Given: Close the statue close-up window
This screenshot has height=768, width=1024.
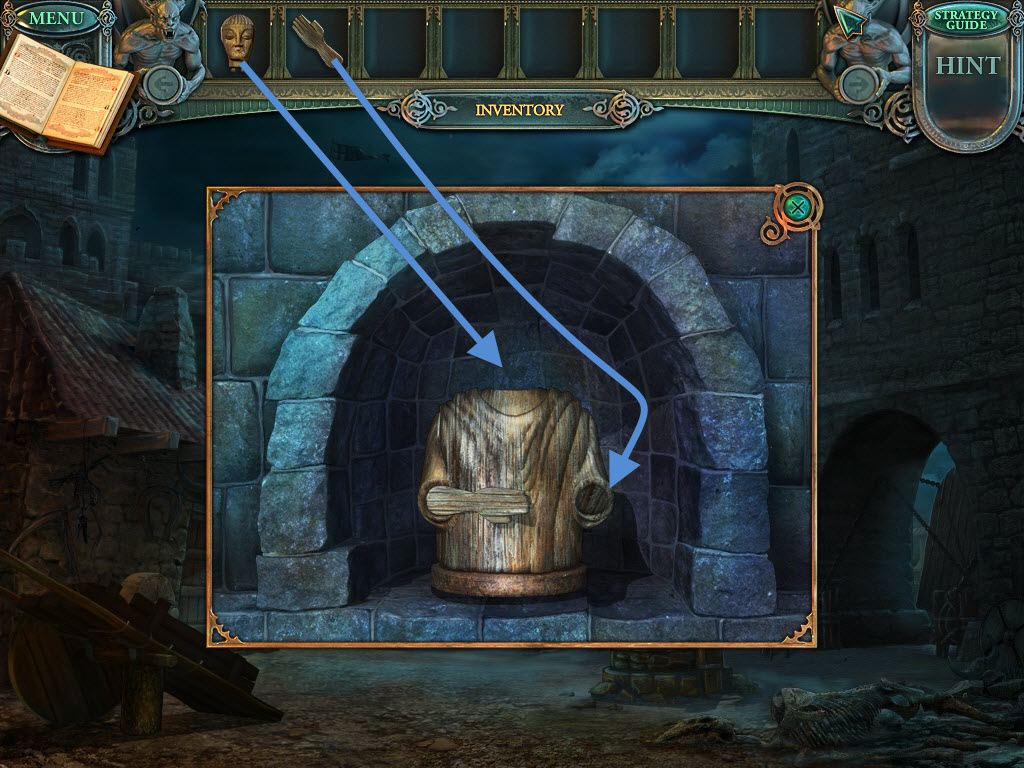Looking at the screenshot, I should pyautogui.click(x=796, y=208).
